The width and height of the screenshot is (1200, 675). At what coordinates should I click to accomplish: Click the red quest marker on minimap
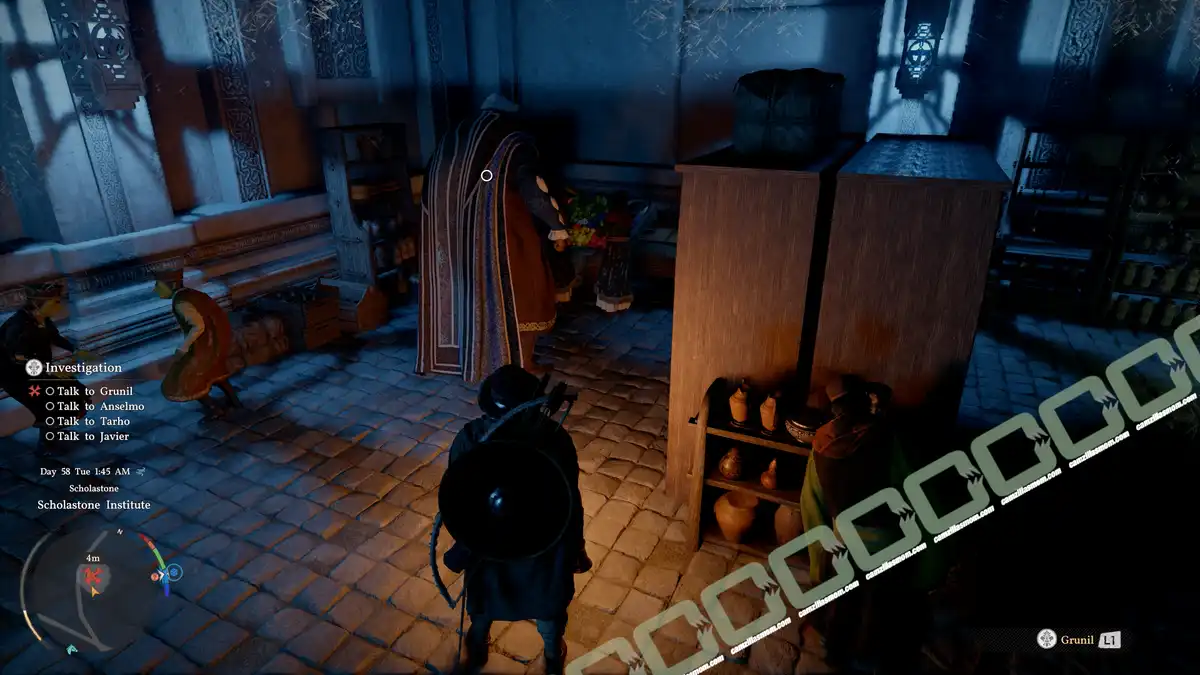pos(94,577)
